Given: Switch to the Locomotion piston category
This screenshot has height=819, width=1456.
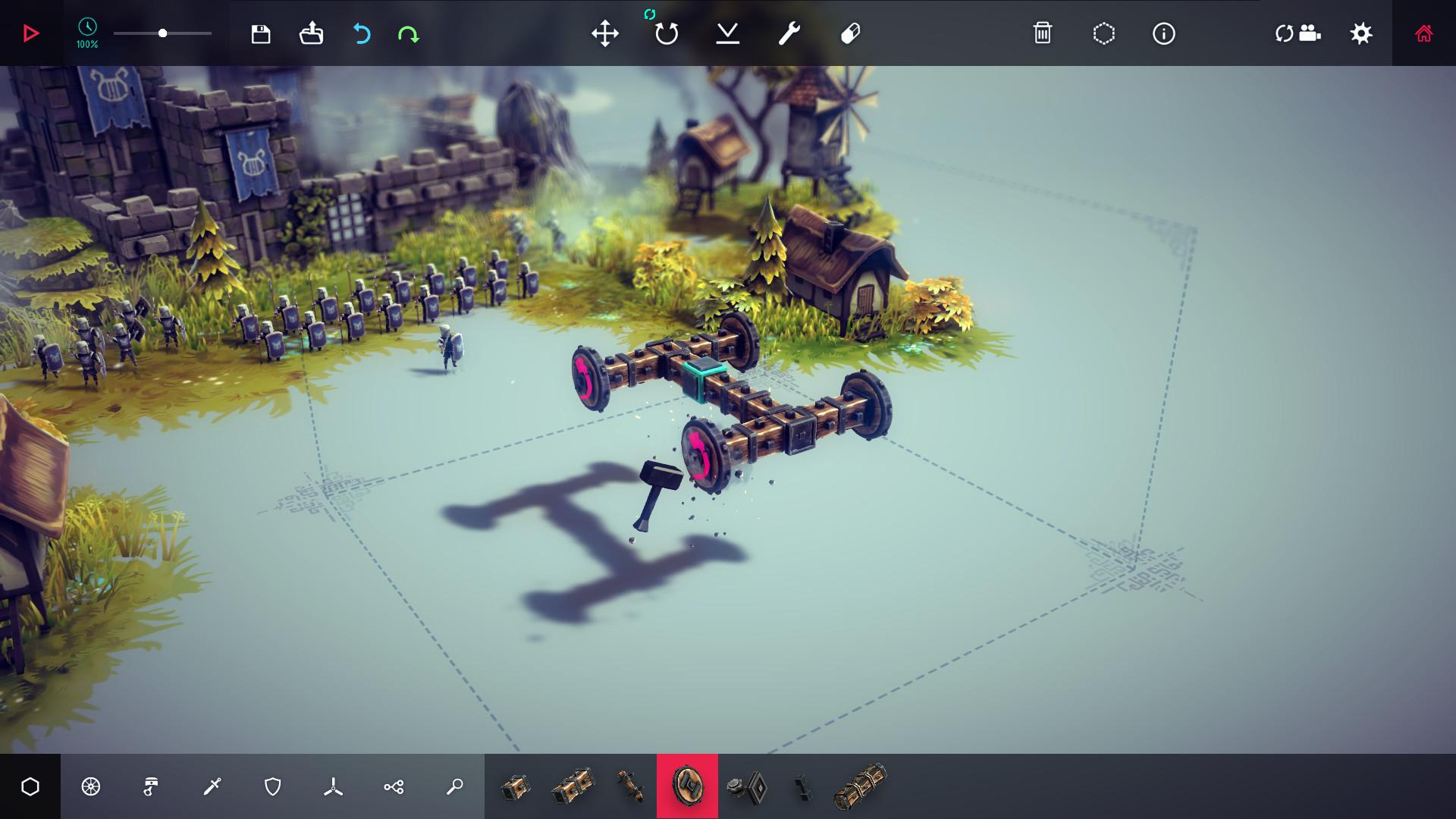Looking at the screenshot, I should 151,786.
